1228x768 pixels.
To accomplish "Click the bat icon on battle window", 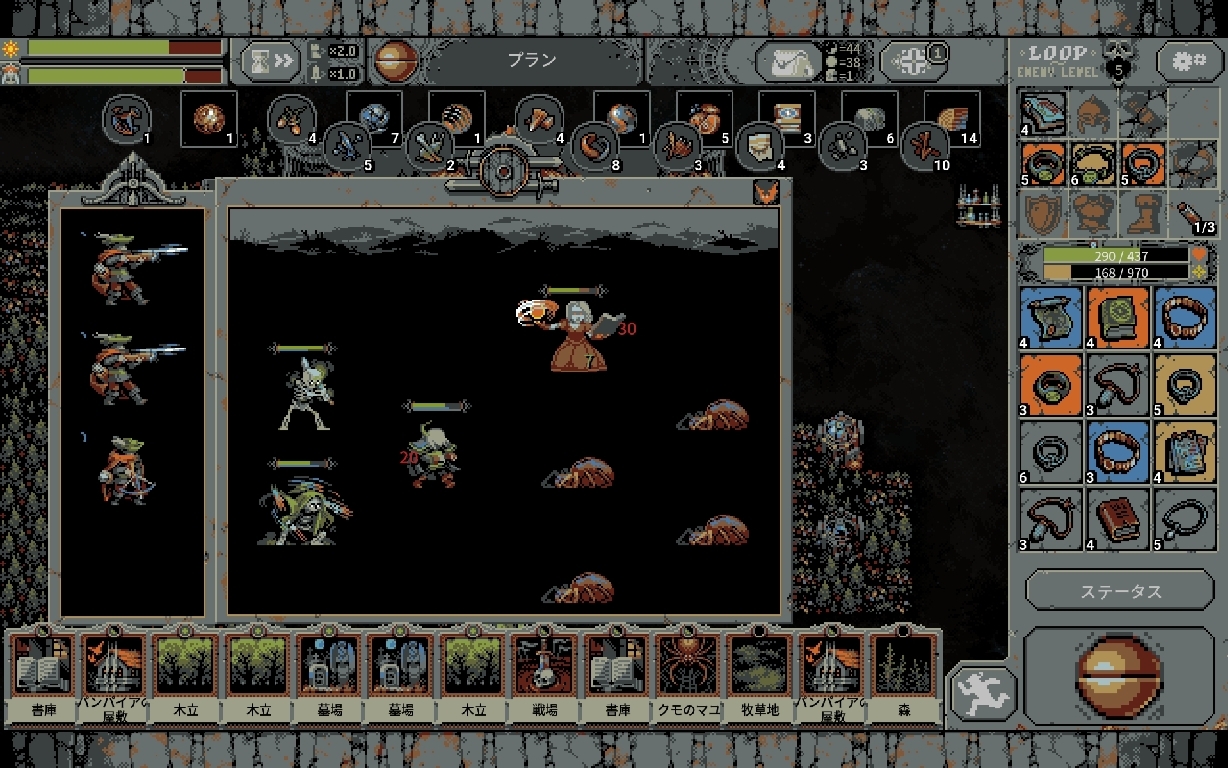I will pos(766,192).
